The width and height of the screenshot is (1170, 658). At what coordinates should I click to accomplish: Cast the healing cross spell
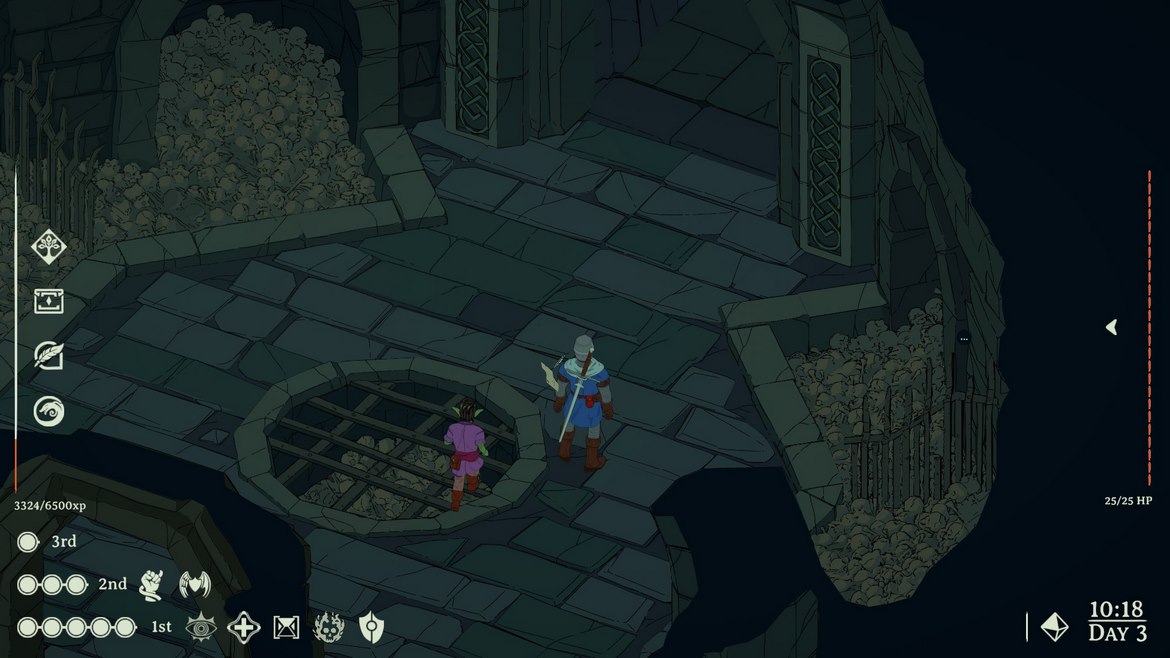pyautogui.click(x=244, y=627)
